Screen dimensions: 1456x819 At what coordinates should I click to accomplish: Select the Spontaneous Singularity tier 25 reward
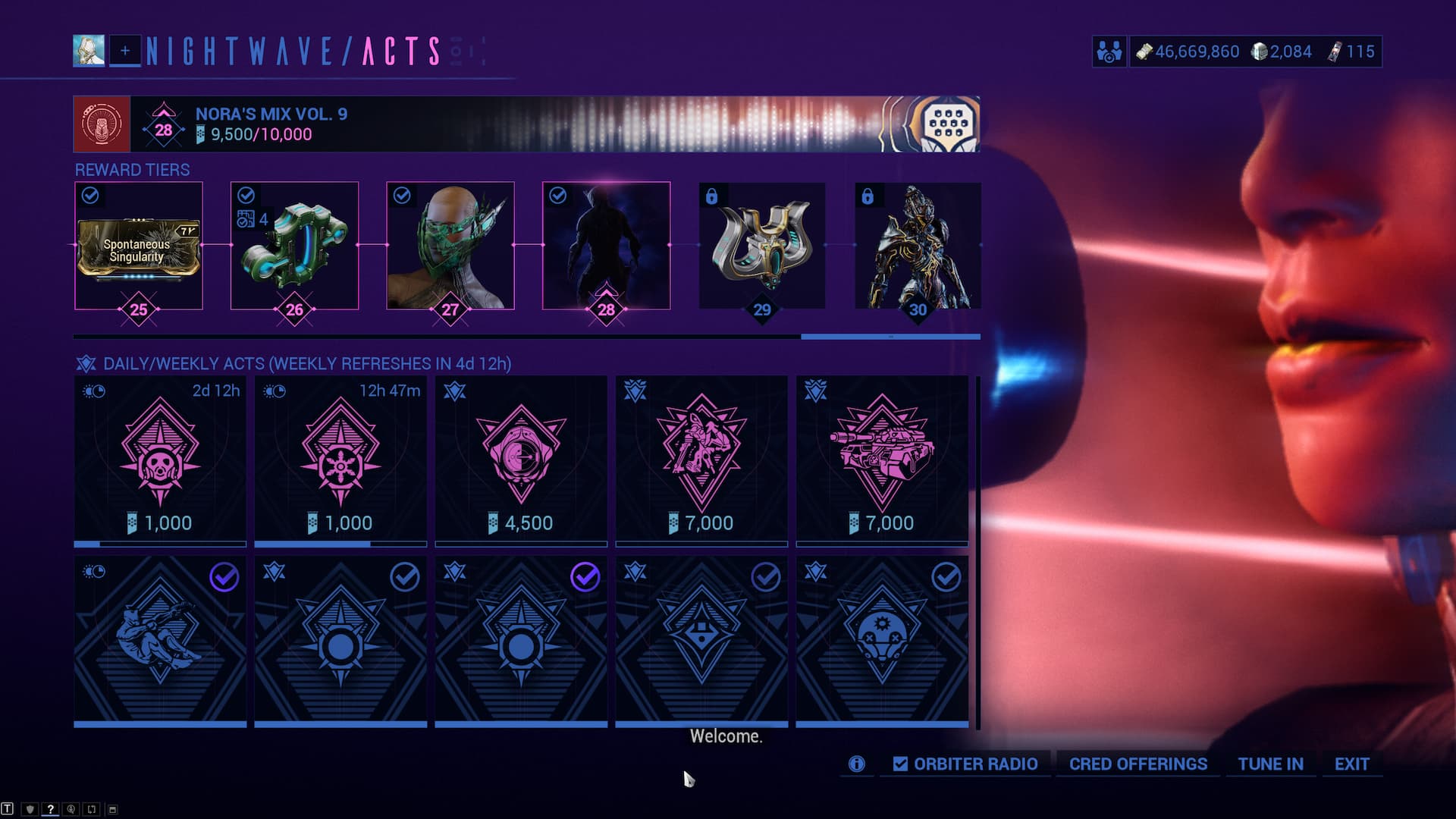(x=139, y=246)
